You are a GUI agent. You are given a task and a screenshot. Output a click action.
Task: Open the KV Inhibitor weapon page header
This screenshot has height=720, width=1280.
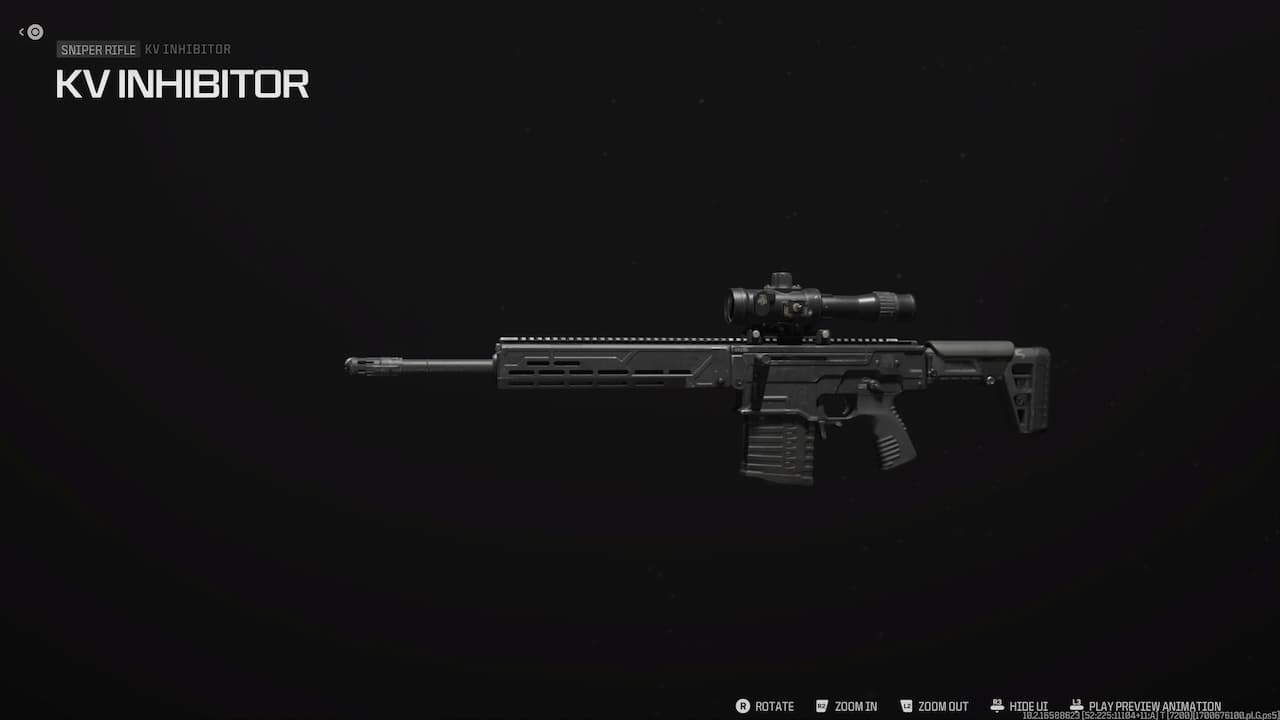182,85
